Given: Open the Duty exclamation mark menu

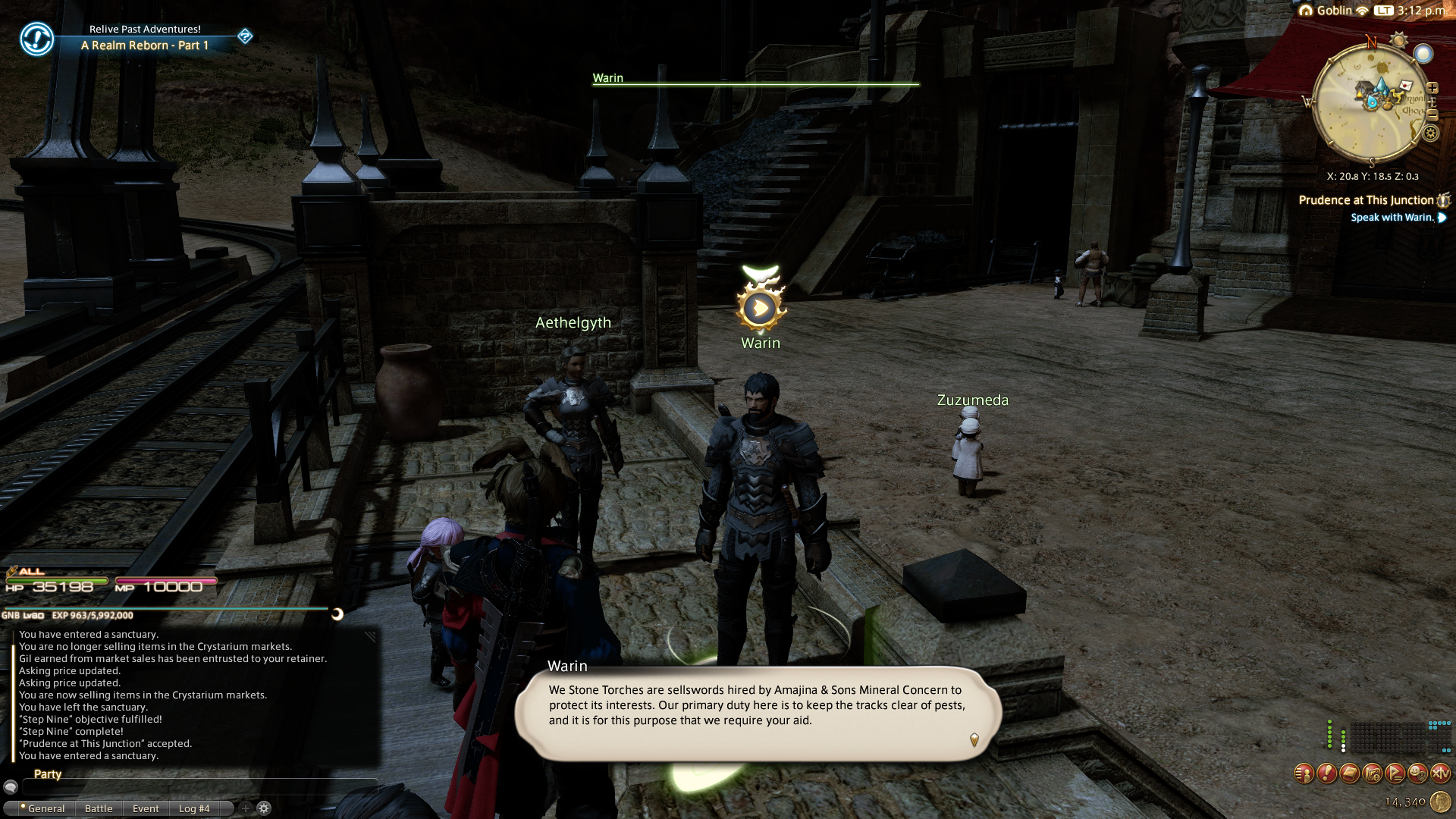Looking at the screenshot, I should click(1326, 773).
